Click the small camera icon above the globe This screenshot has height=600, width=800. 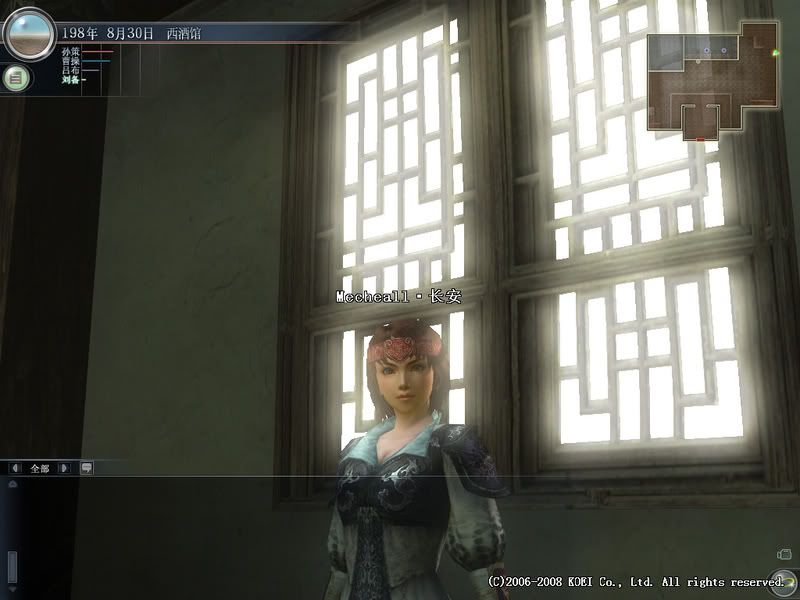point(784,554)
